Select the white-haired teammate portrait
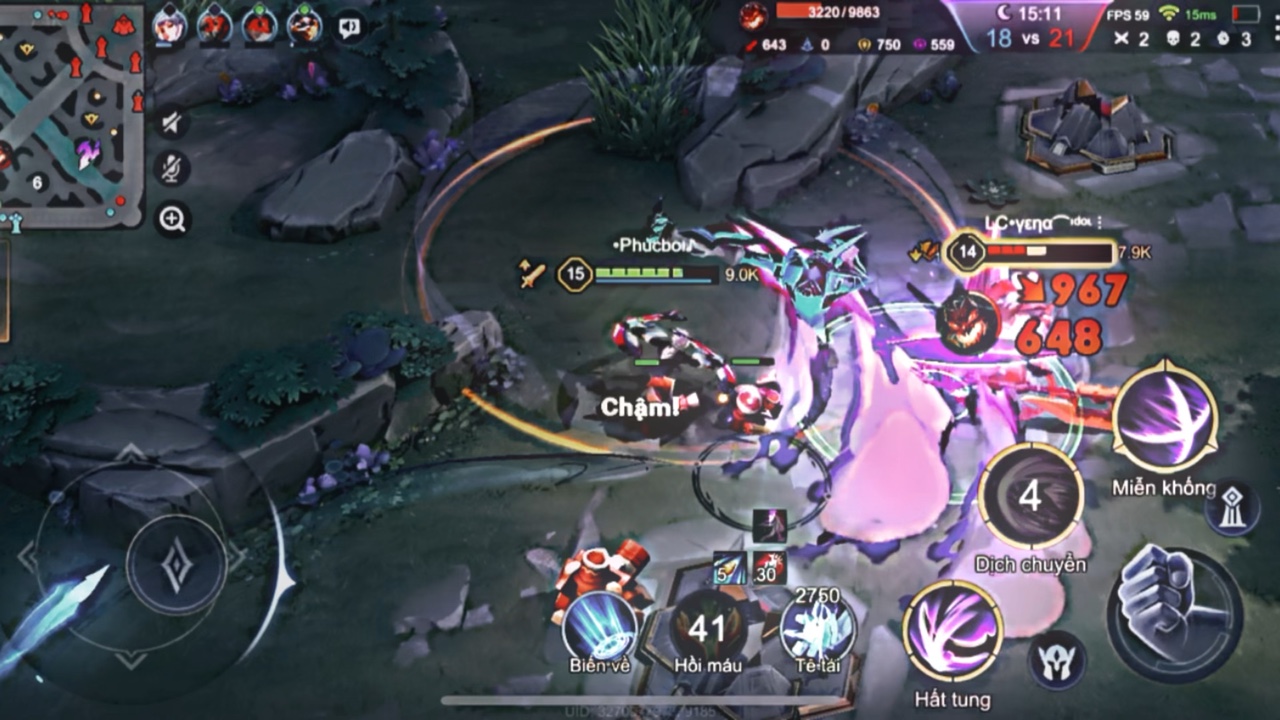Screen dimensions: 1280x720 (x=170, y=26)
